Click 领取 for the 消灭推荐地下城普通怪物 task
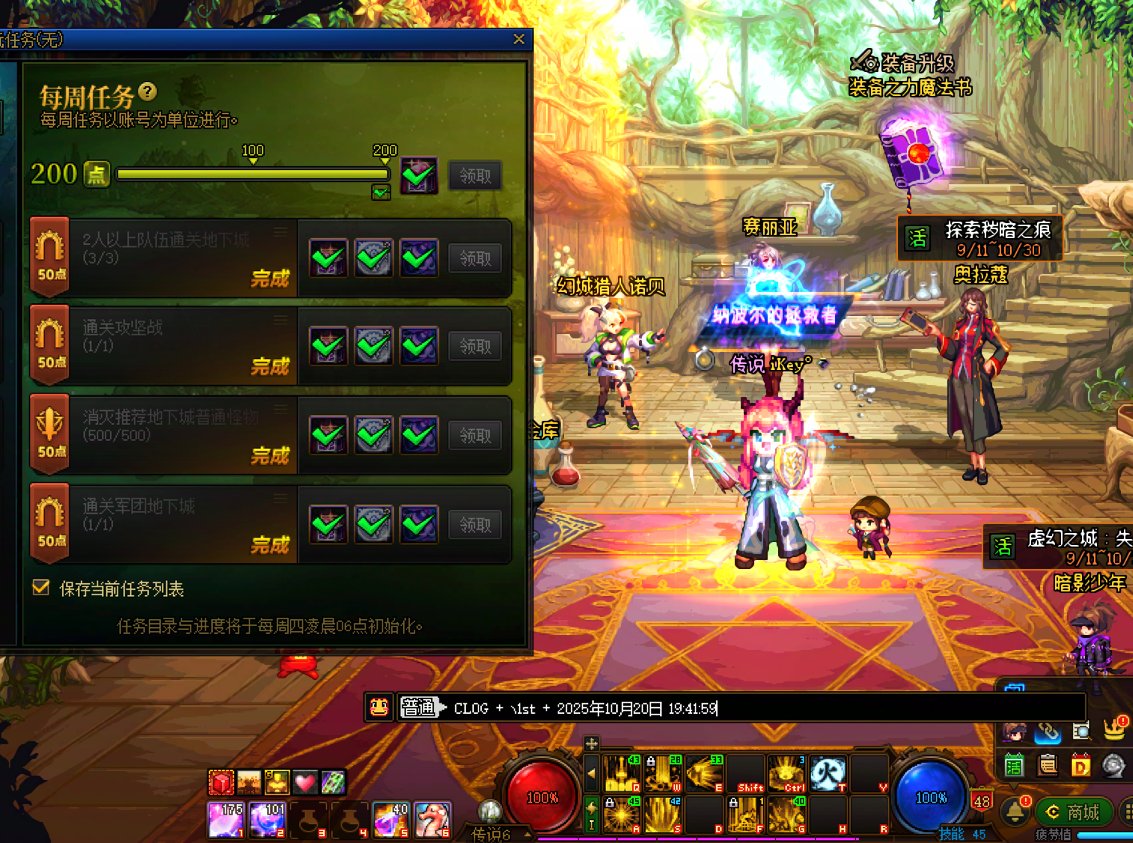The width and height of the screenshot is (1133, 843). tap(475, 435)
